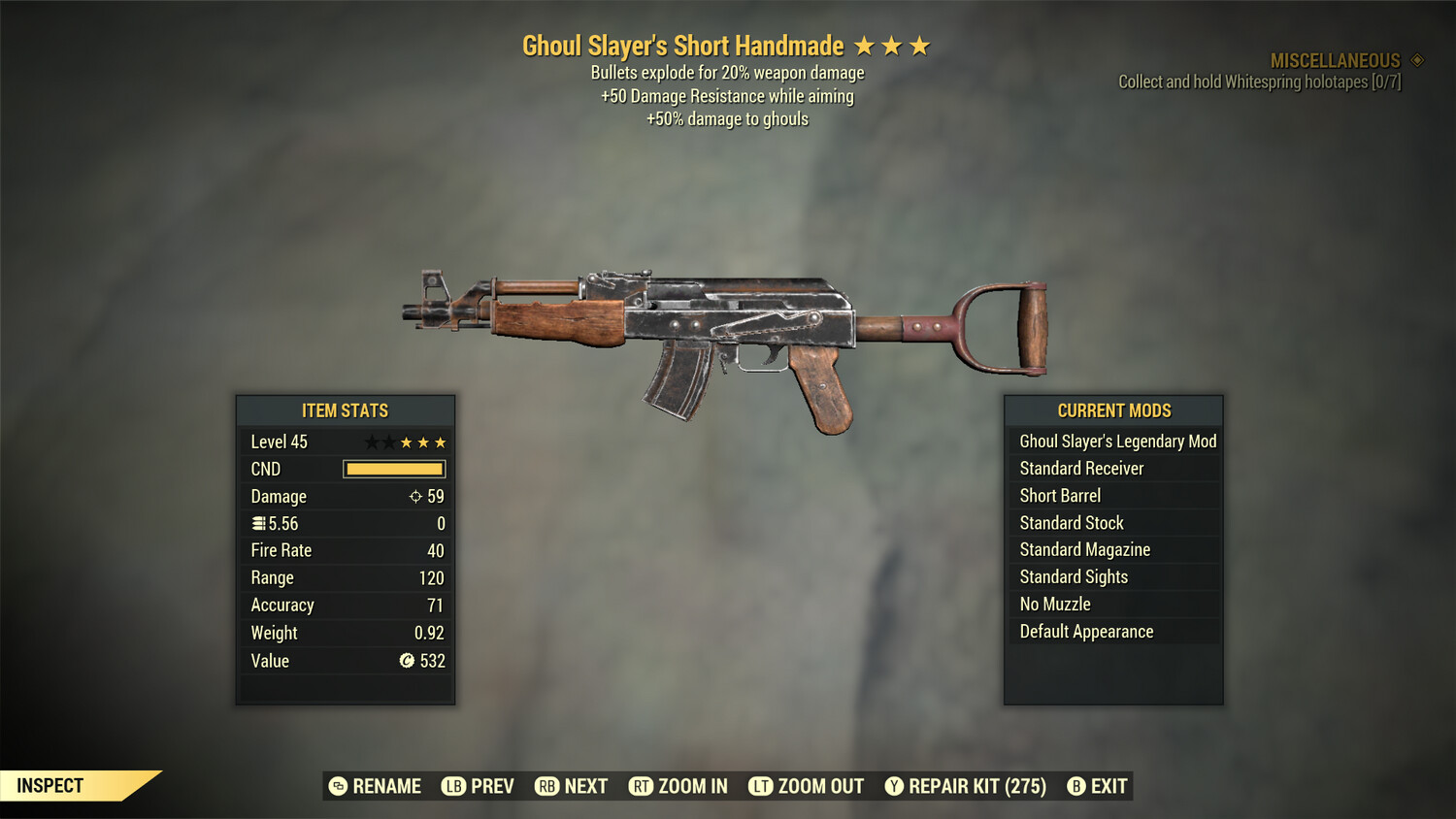Click the B button icon for Exit
The width and height of the screenshot is (1456, 819).
[1075, 786]
